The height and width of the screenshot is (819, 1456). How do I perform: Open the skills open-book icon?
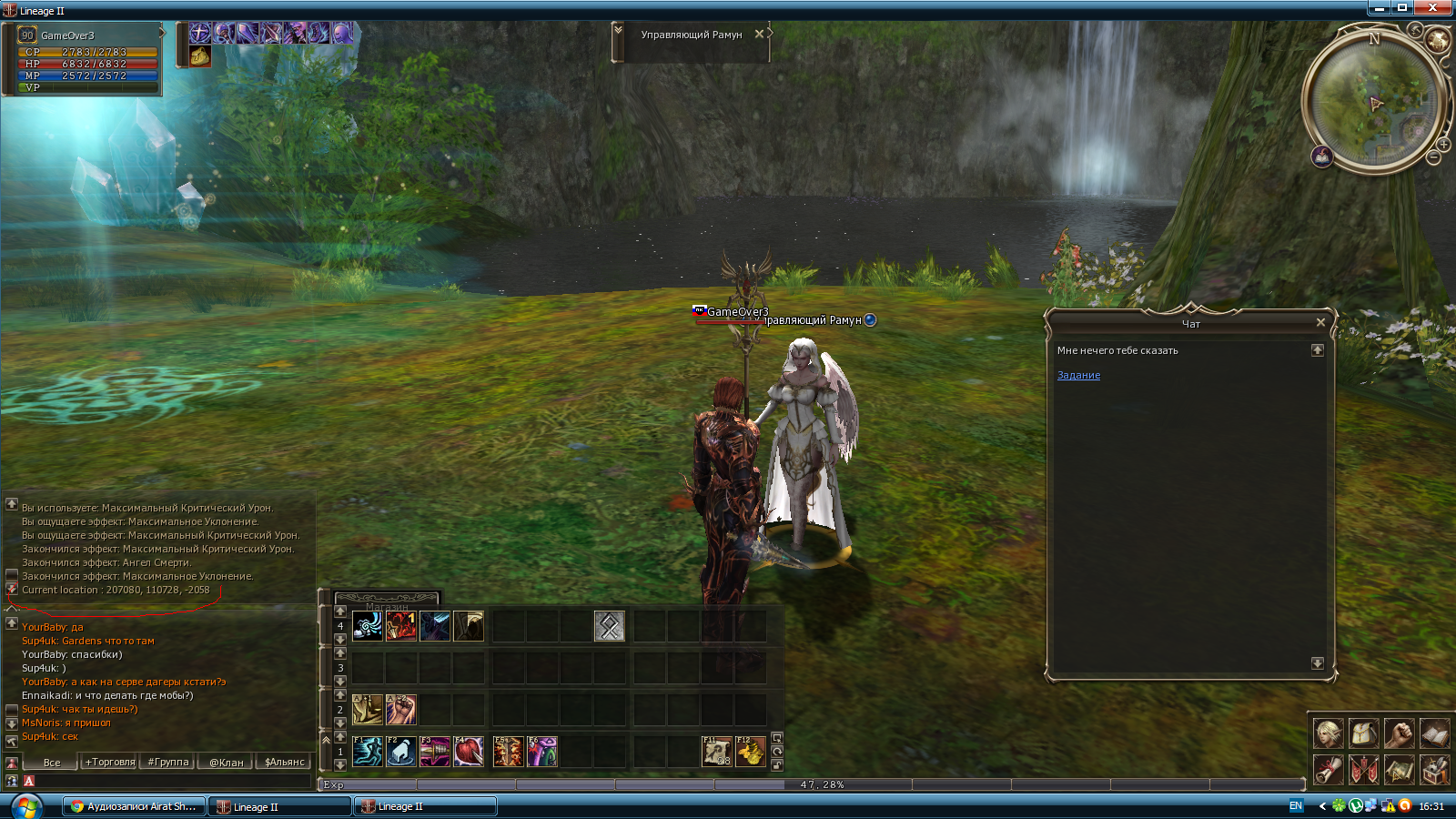(1434, 733)
